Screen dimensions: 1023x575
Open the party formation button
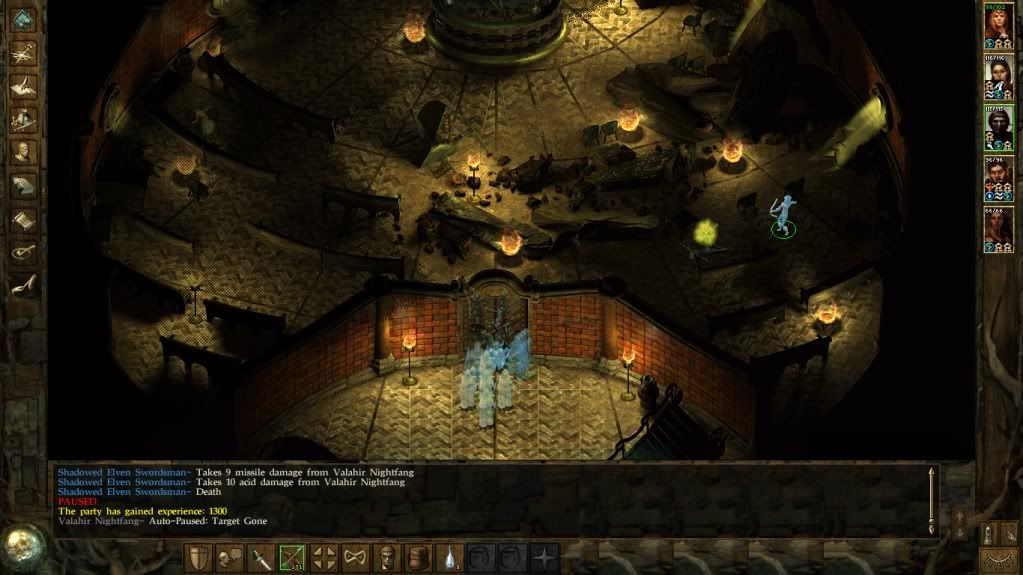[324, 558]
